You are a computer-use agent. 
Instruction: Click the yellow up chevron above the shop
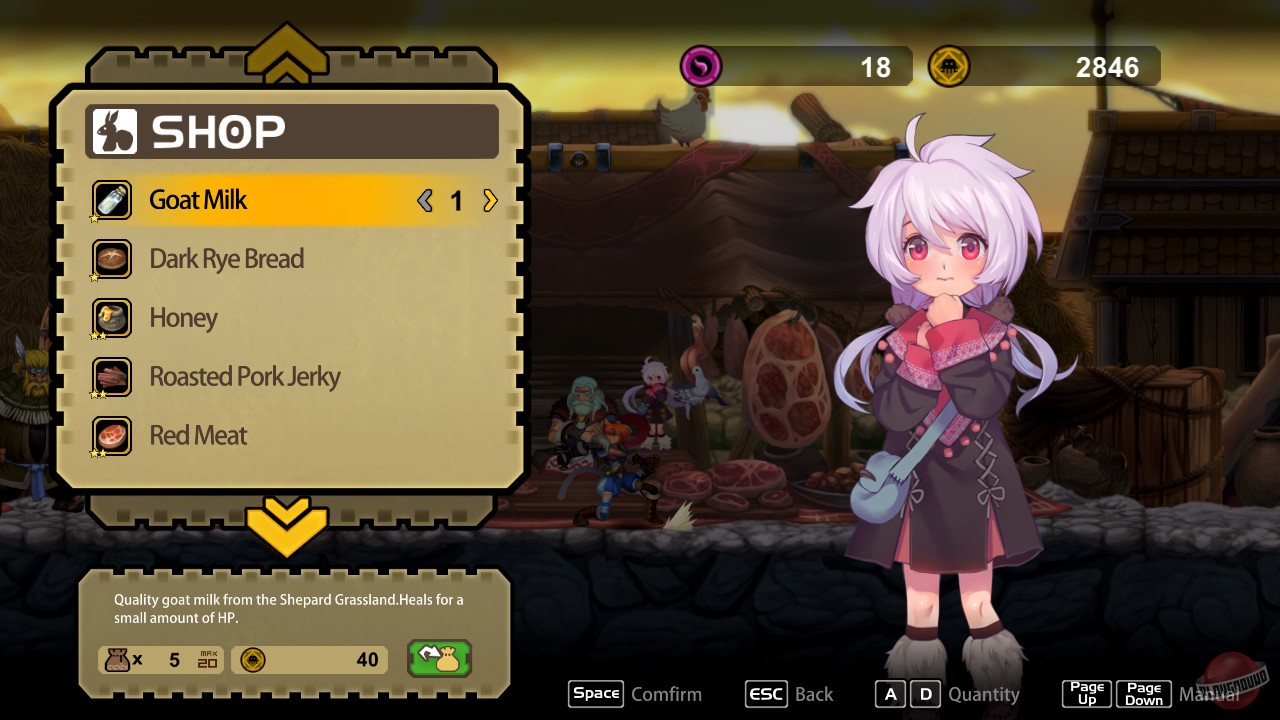[288, 55]
